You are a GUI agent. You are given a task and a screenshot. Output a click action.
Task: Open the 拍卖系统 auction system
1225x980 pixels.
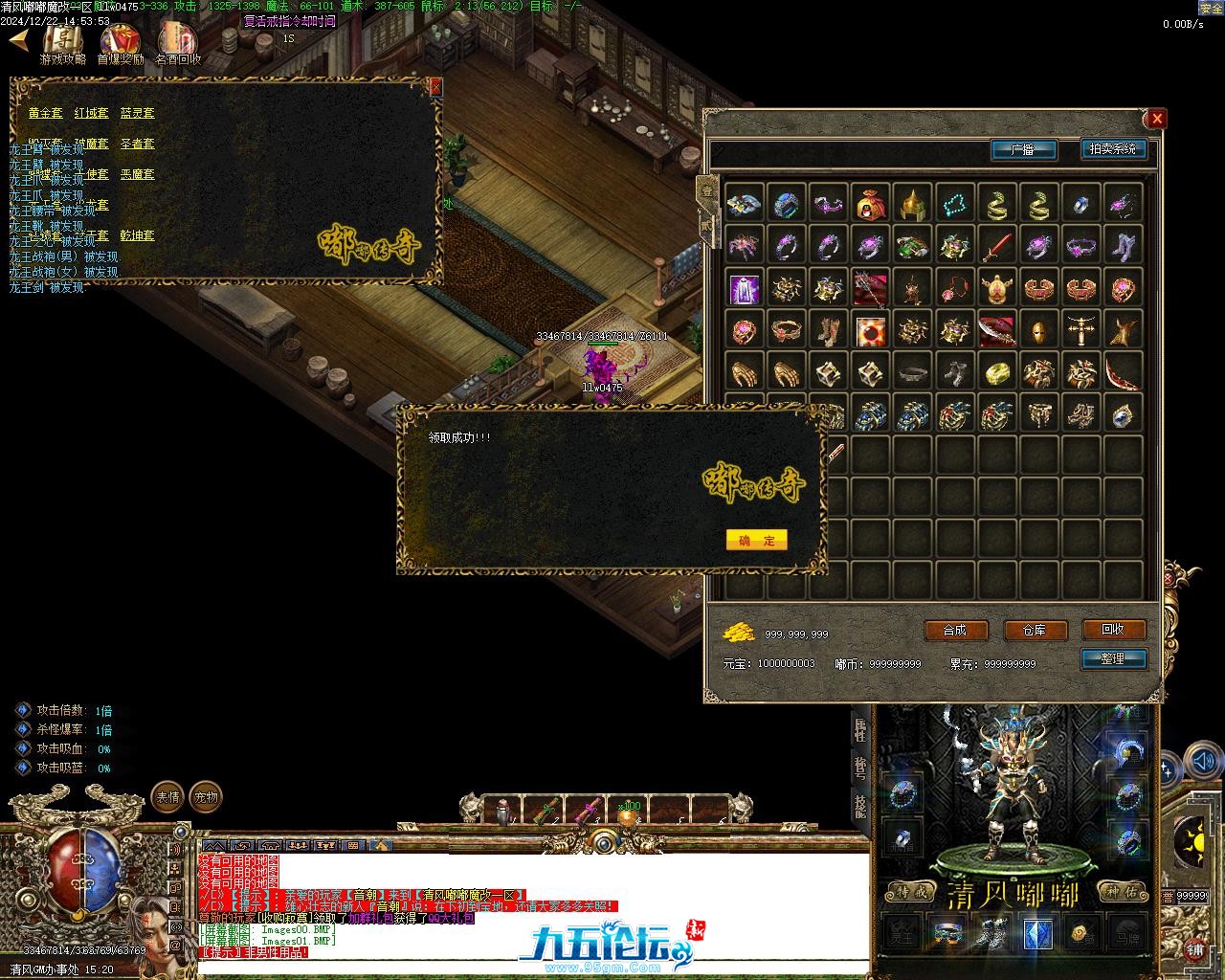(1112, 149)
